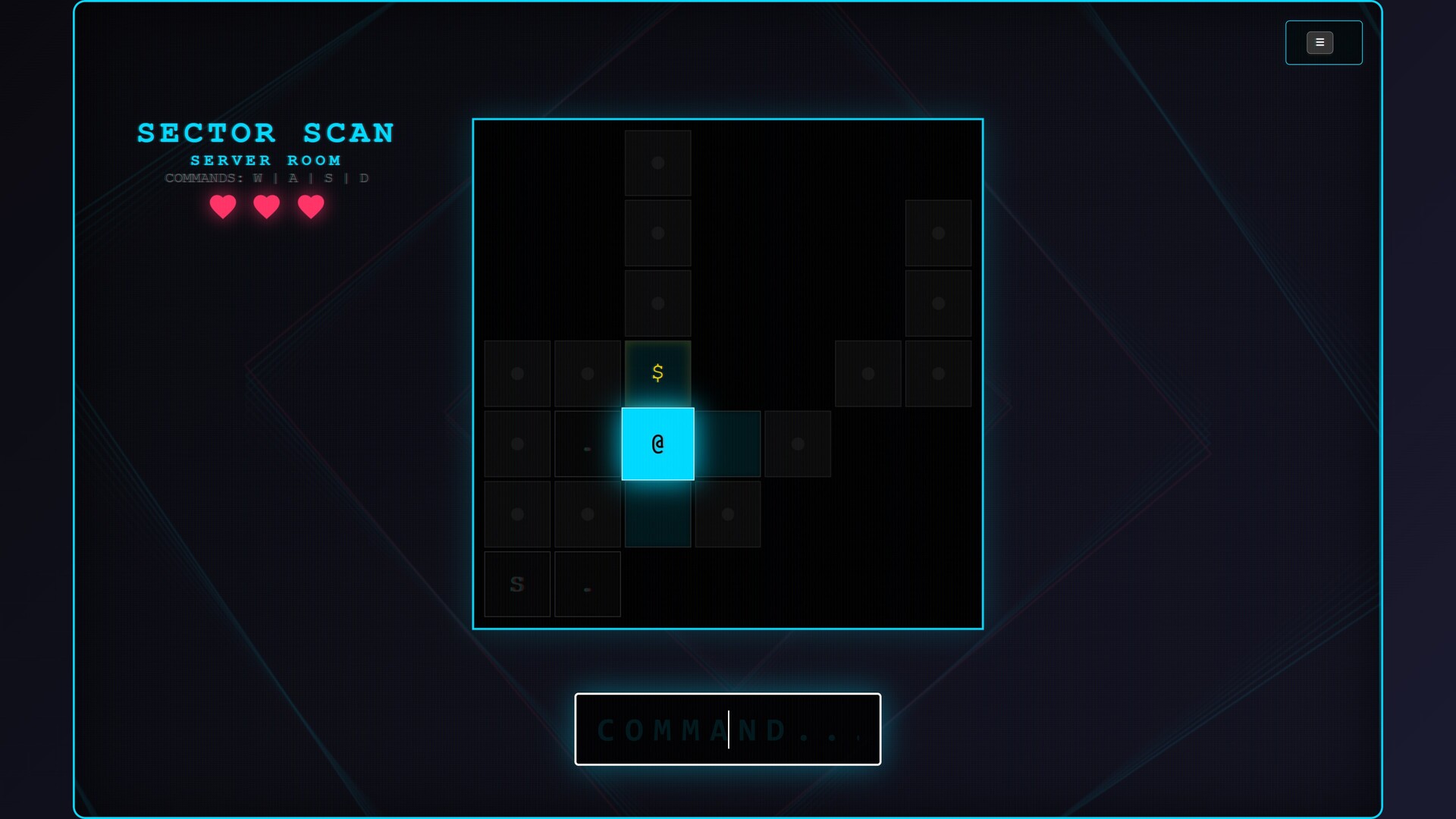Click the highlighted tile below the player

point(657,514)
